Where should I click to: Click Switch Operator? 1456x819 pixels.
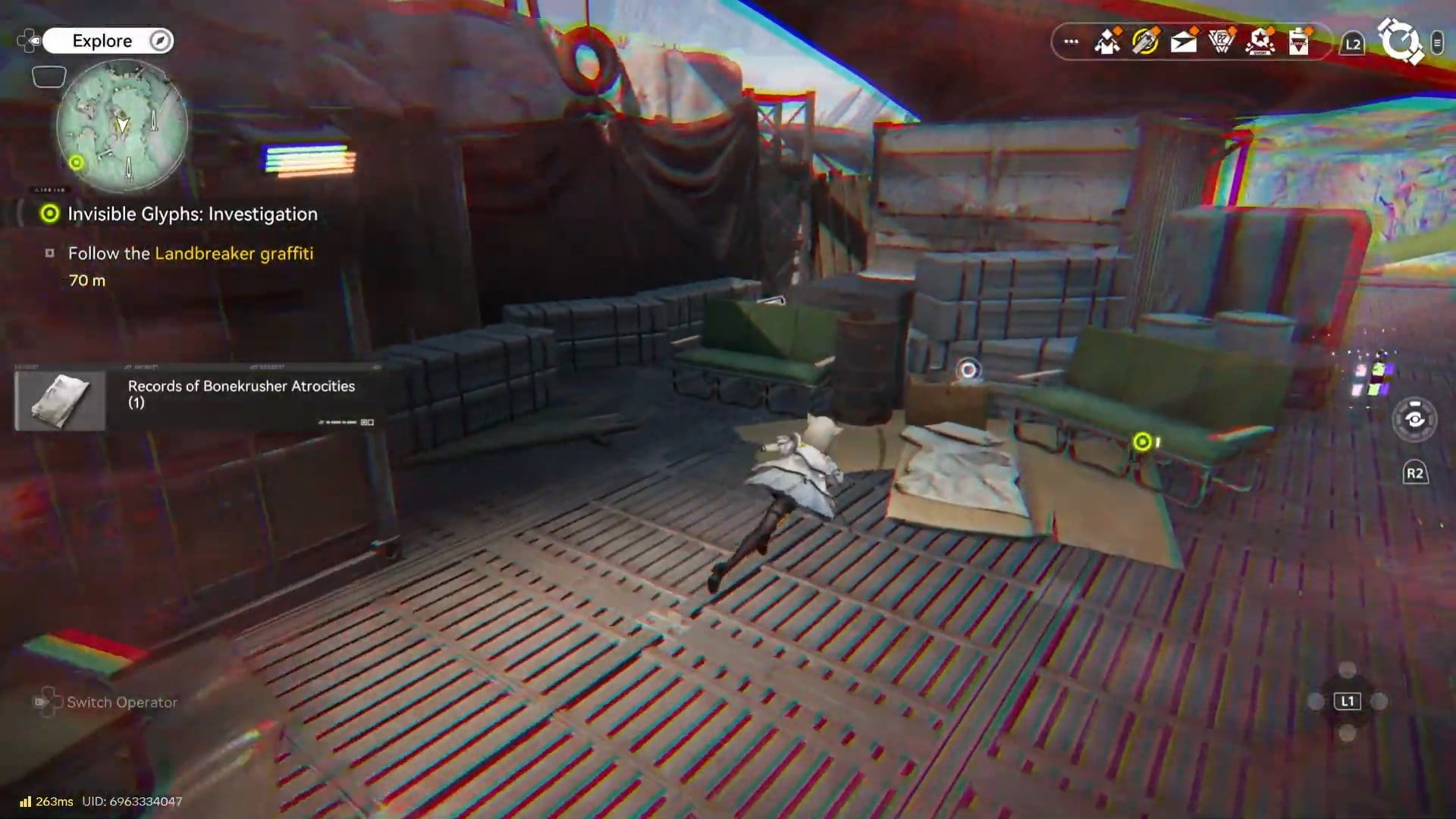click(121, 702)
